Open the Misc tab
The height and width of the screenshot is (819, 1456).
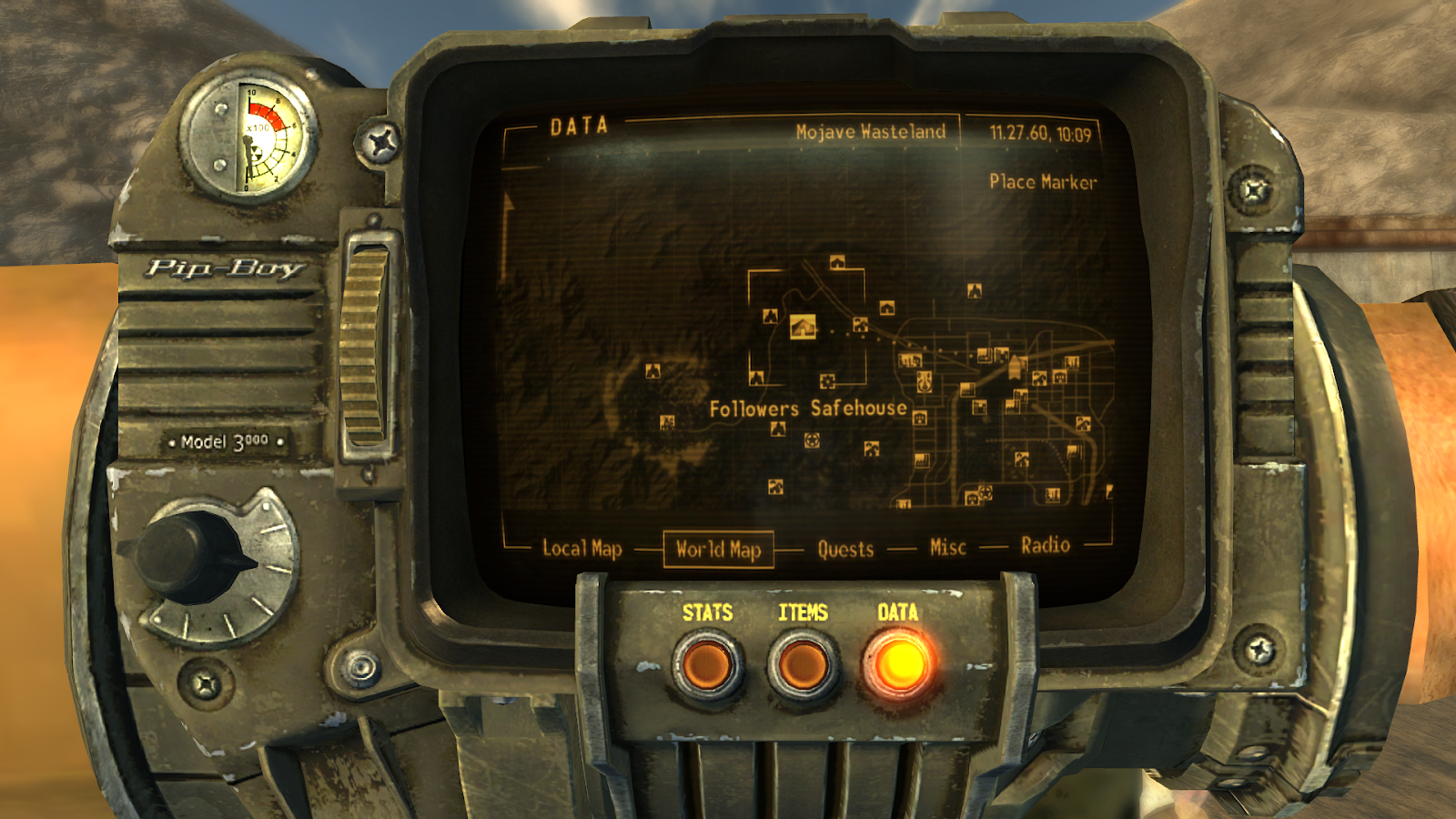coord(947,544)
